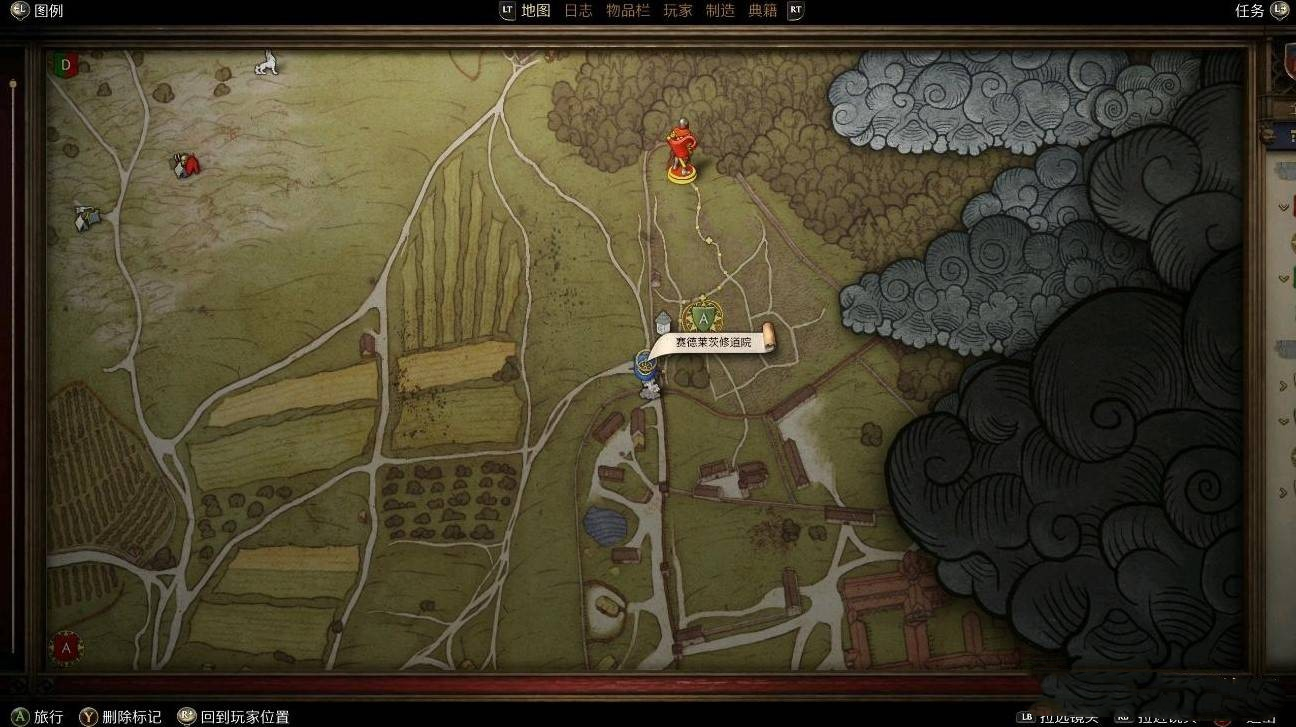Open the 日志 journal tab
Image resolution: width=1296 pixels, height=727 pixels.
tap(578, 11)
